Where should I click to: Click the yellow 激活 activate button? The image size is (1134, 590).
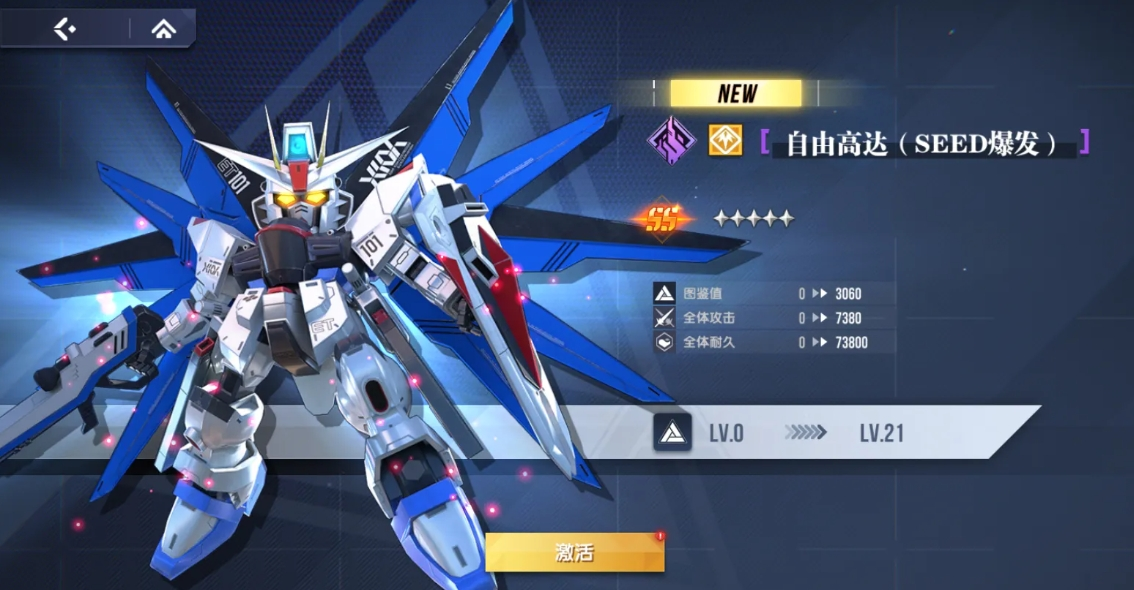click(x=575, y=552)
